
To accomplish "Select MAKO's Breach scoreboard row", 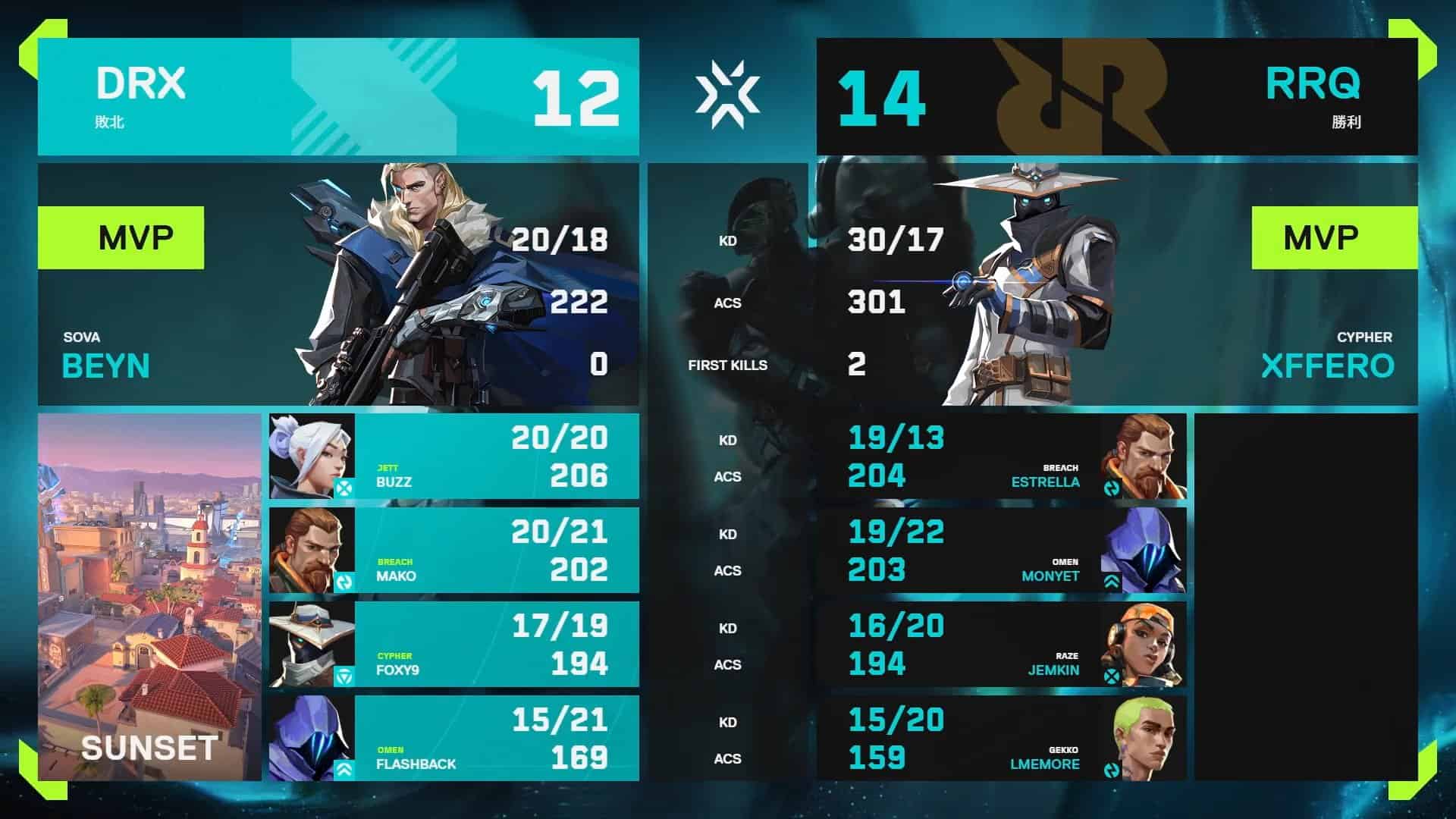I will 453,551.
